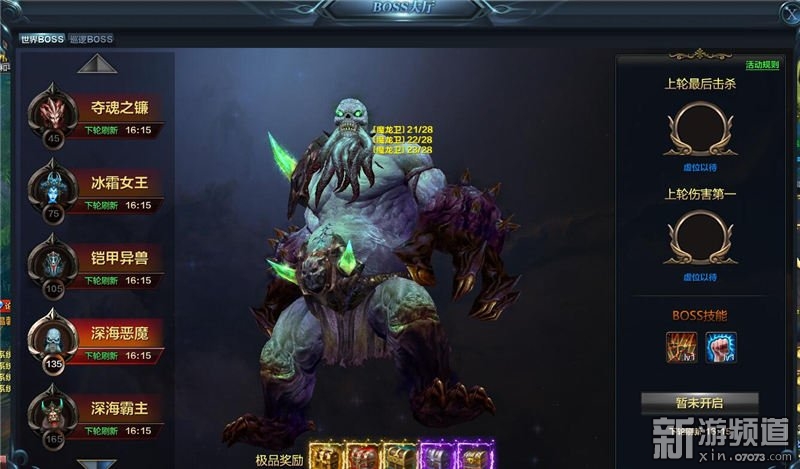Screen dimensions: 800x469
Task: Click the 上轮伤害第一 portrait frame
Action: click(x=700, y=236)
